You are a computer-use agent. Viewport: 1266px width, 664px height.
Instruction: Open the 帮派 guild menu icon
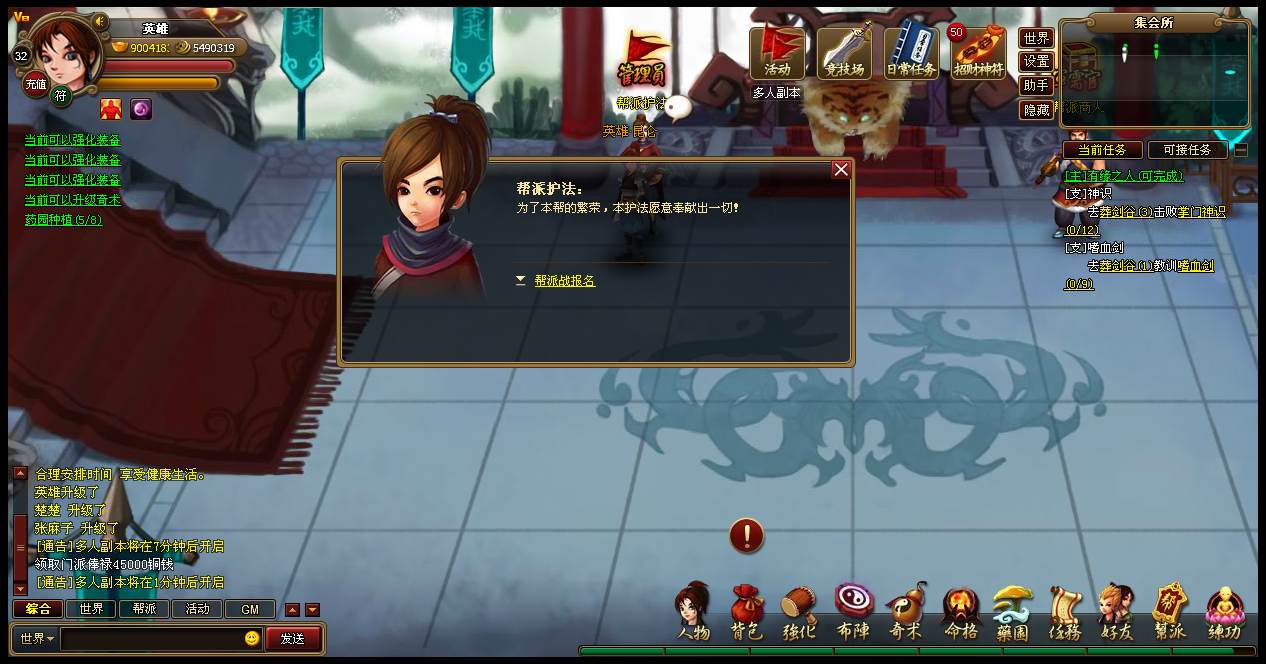click(1169, 614)
